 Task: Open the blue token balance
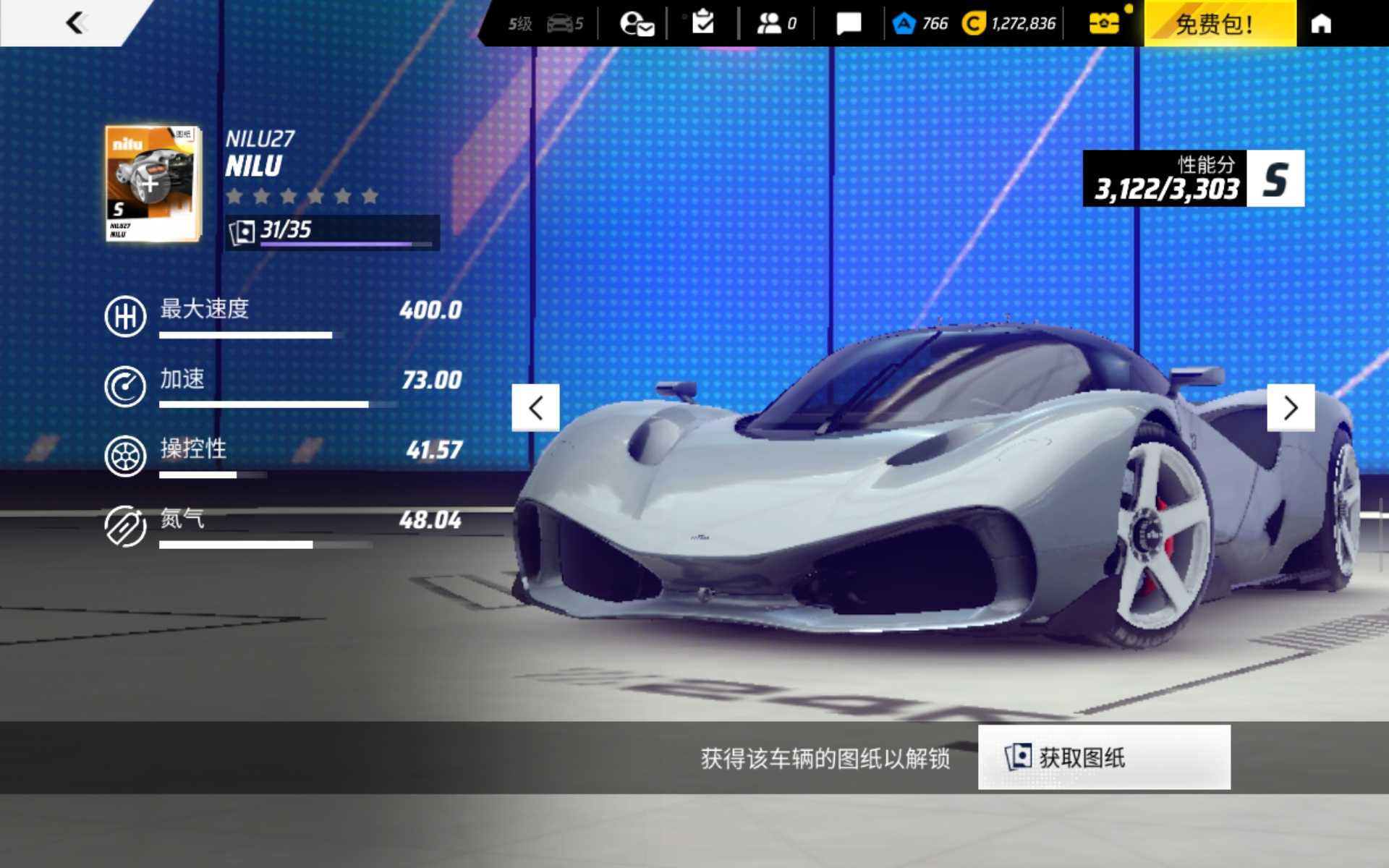coord(920,24)
